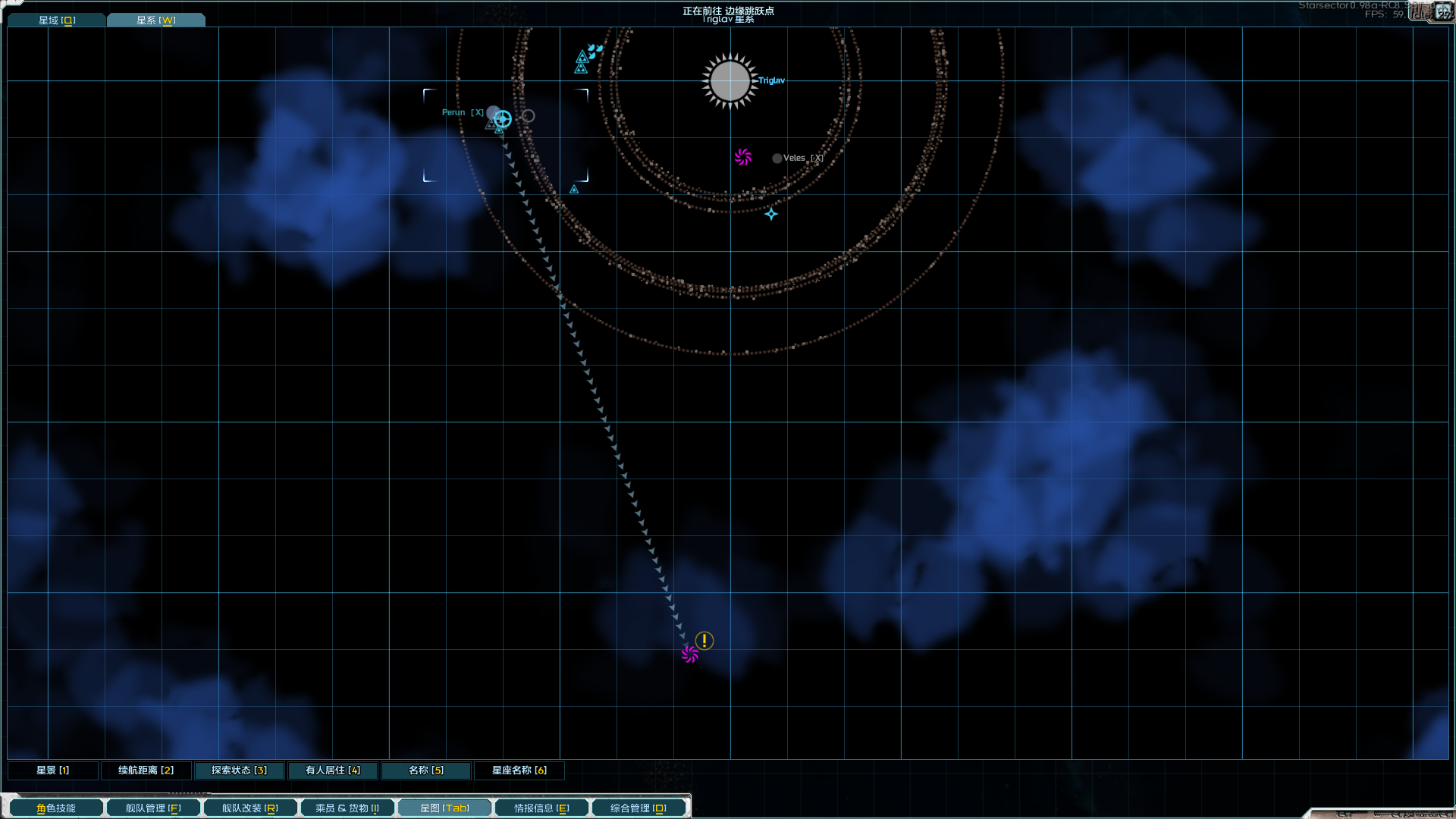
Task: Open the 综合管理 [D] command menu
Action: tap(639, 808)
